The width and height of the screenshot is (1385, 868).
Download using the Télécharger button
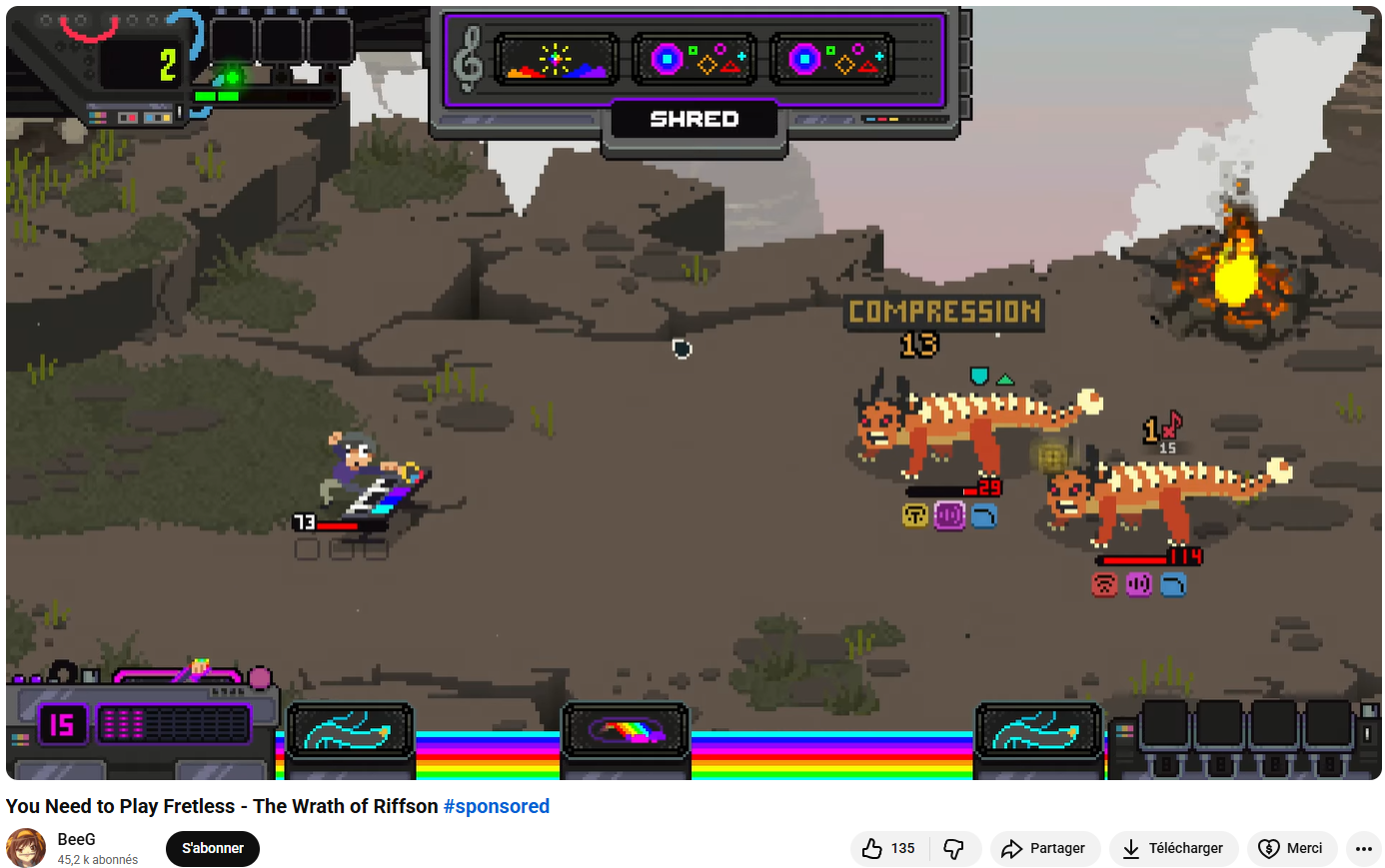tap(1173, 848)
